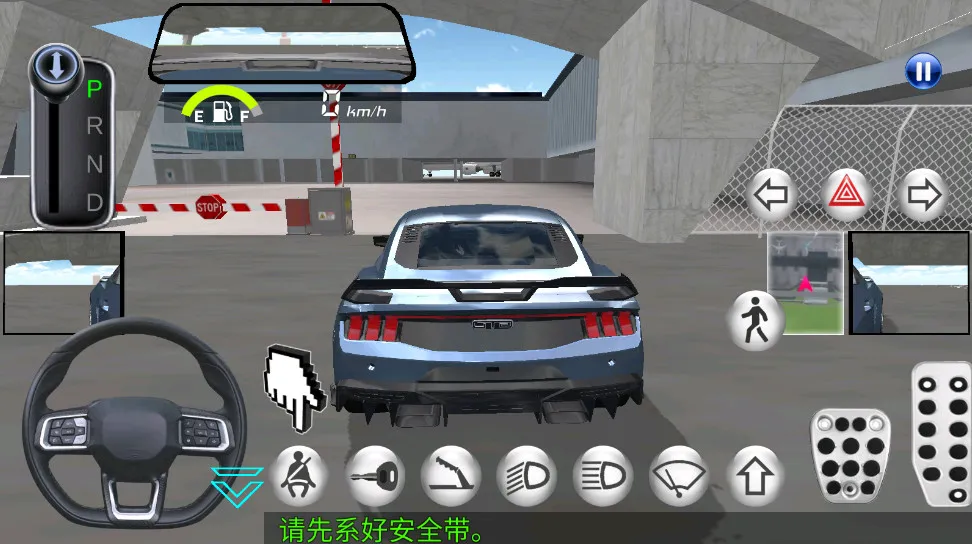Tap the up arrow button
Screen dimensions: 972x544
(754, 473)
